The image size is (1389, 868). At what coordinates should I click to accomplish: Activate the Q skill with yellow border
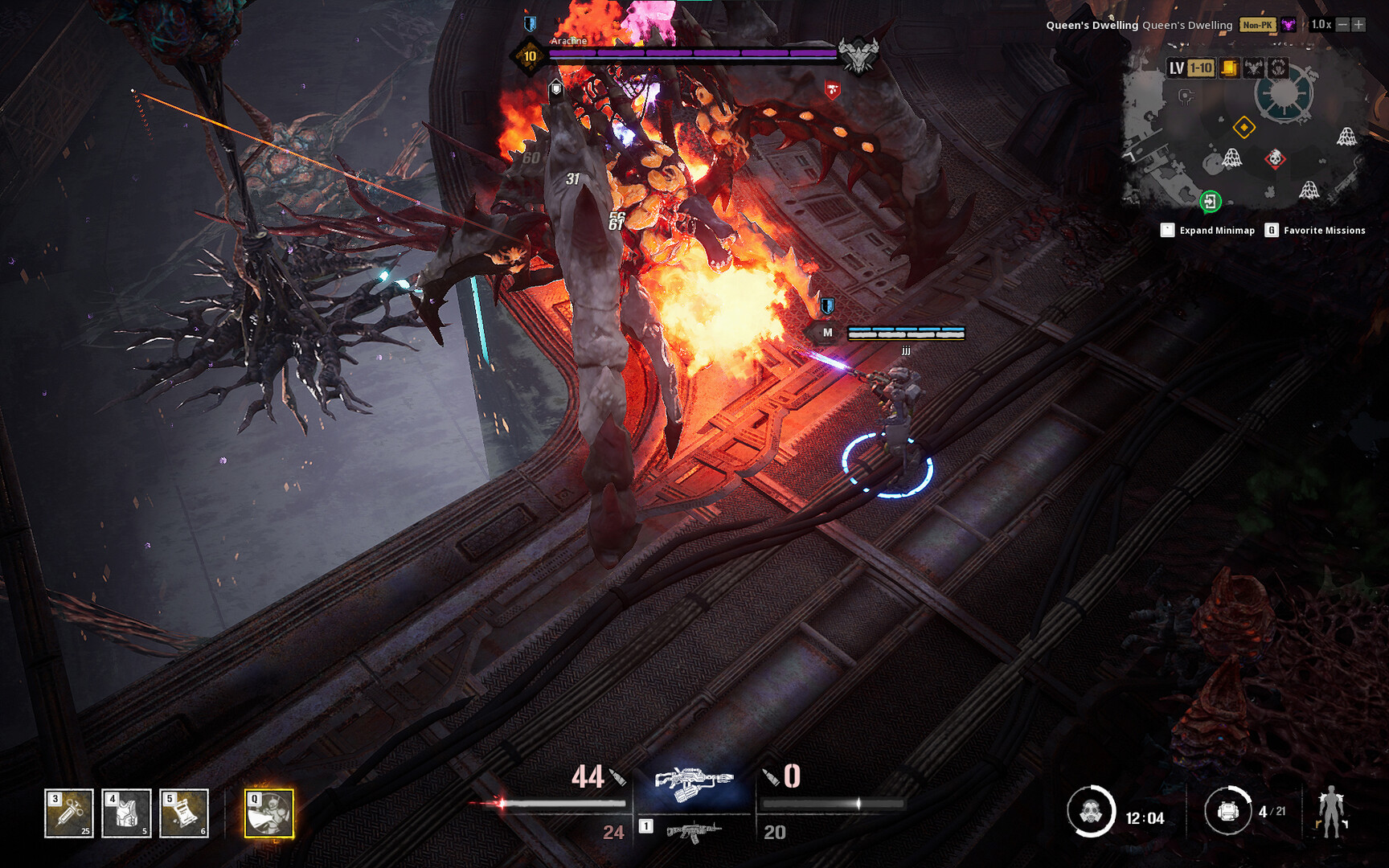[x=269, y=813]
